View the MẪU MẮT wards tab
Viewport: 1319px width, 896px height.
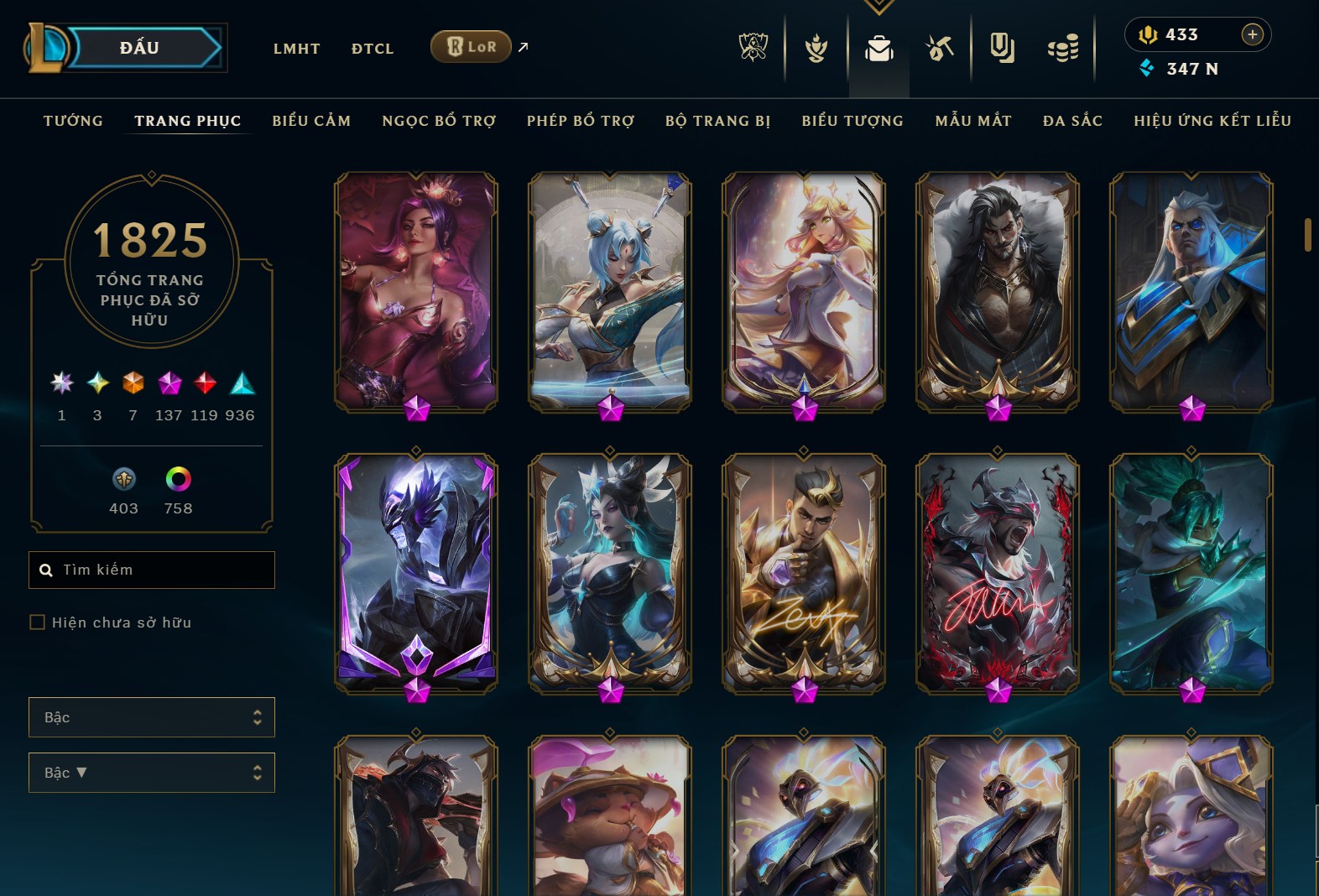(x=973, y=121)
